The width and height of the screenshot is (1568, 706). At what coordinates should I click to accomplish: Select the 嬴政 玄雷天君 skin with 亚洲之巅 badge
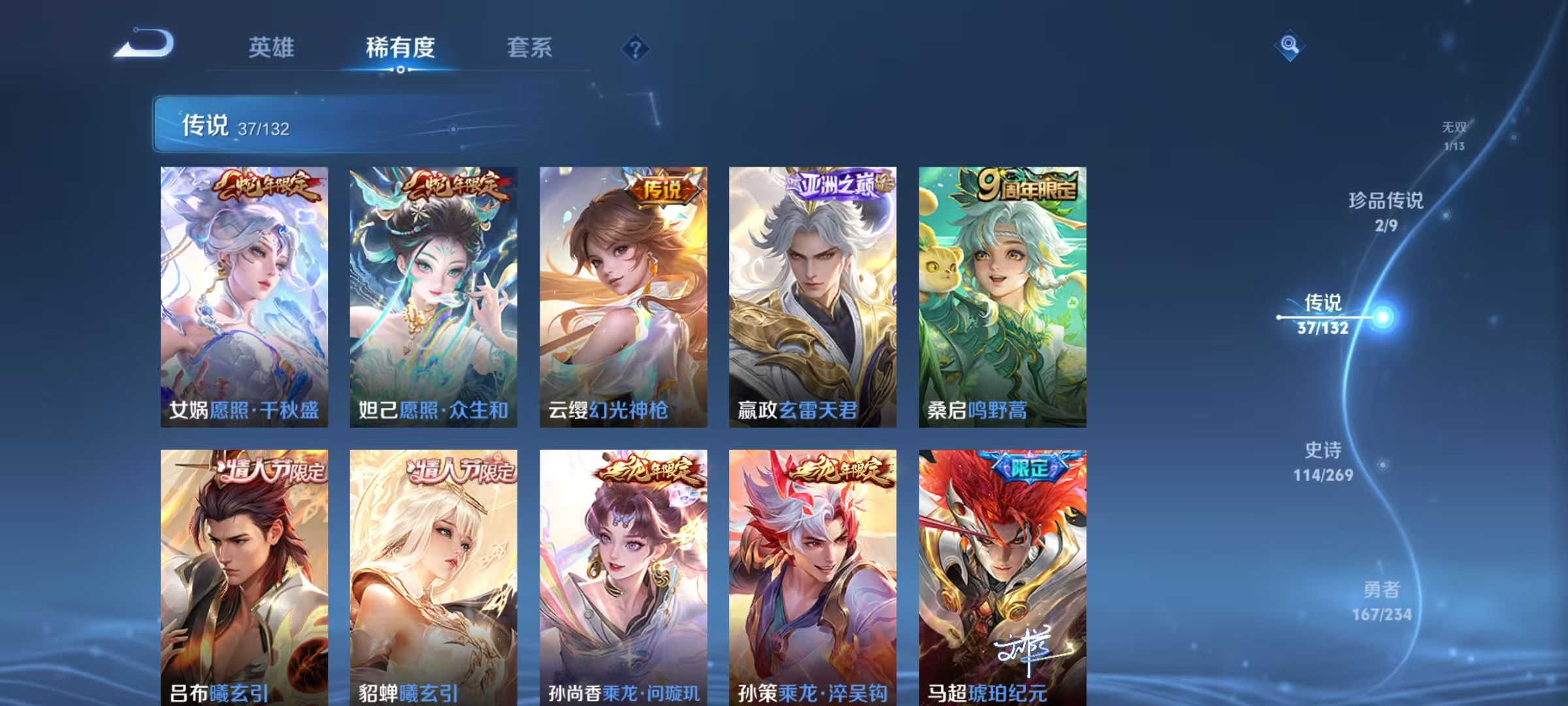[812, 294]
